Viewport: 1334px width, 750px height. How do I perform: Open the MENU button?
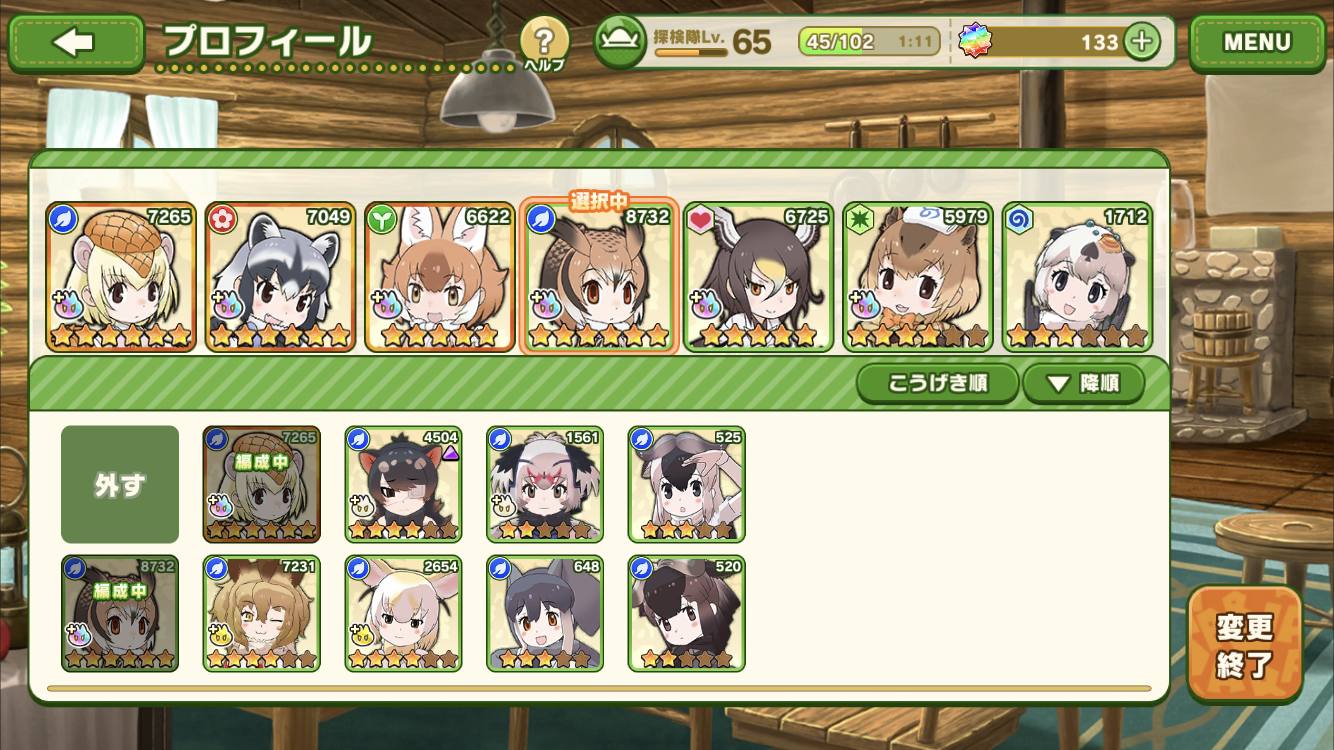(1256, 42)
